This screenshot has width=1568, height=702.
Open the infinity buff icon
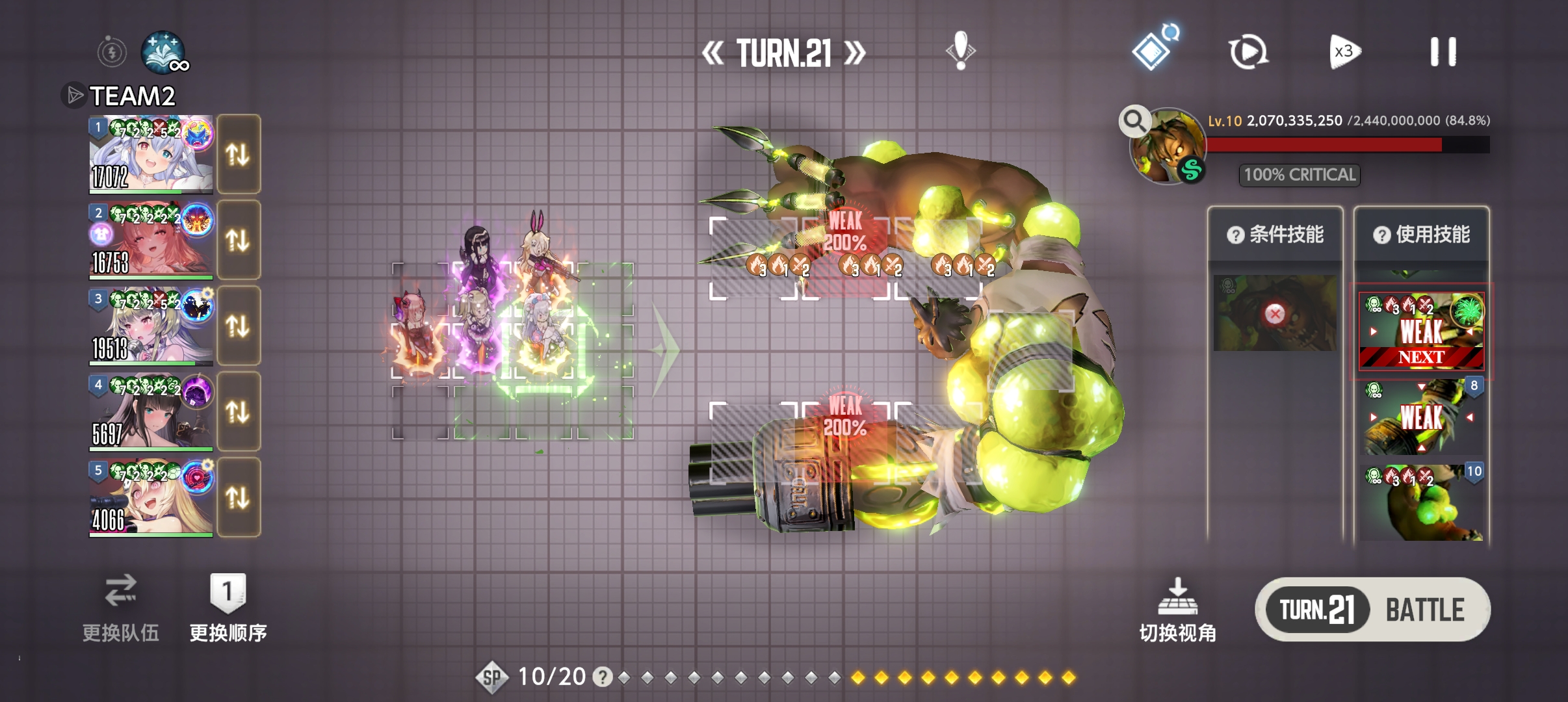[164, 52]
